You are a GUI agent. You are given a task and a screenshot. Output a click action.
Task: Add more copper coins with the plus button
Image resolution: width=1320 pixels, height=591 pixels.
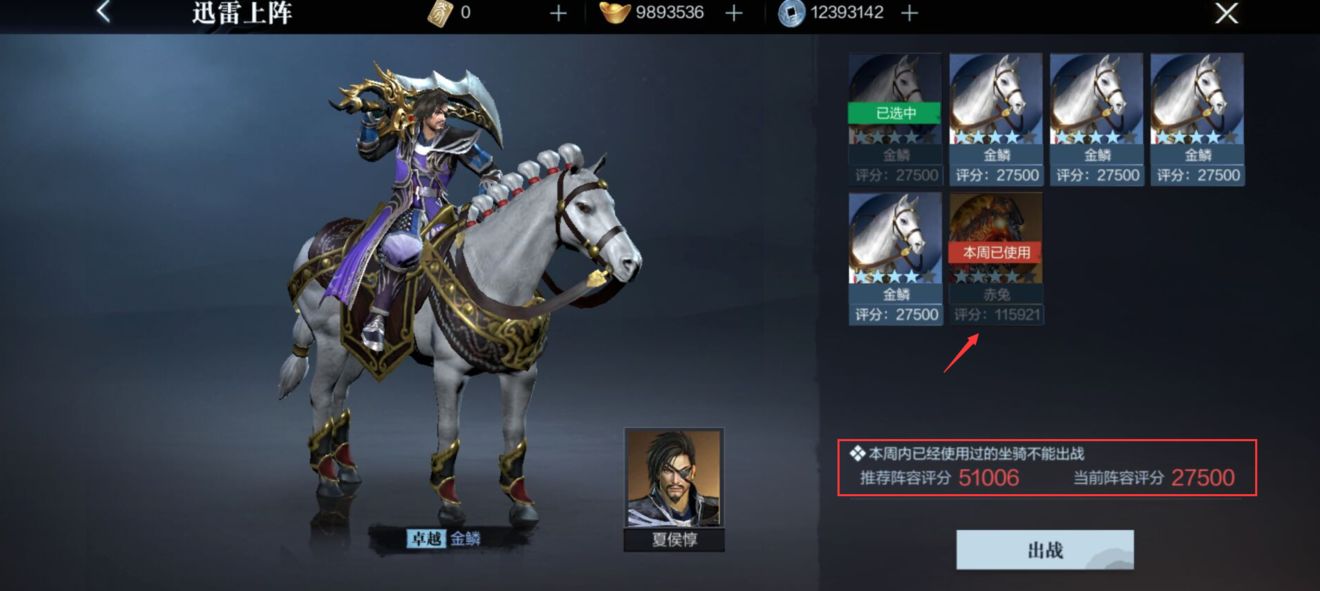point(909,13)
